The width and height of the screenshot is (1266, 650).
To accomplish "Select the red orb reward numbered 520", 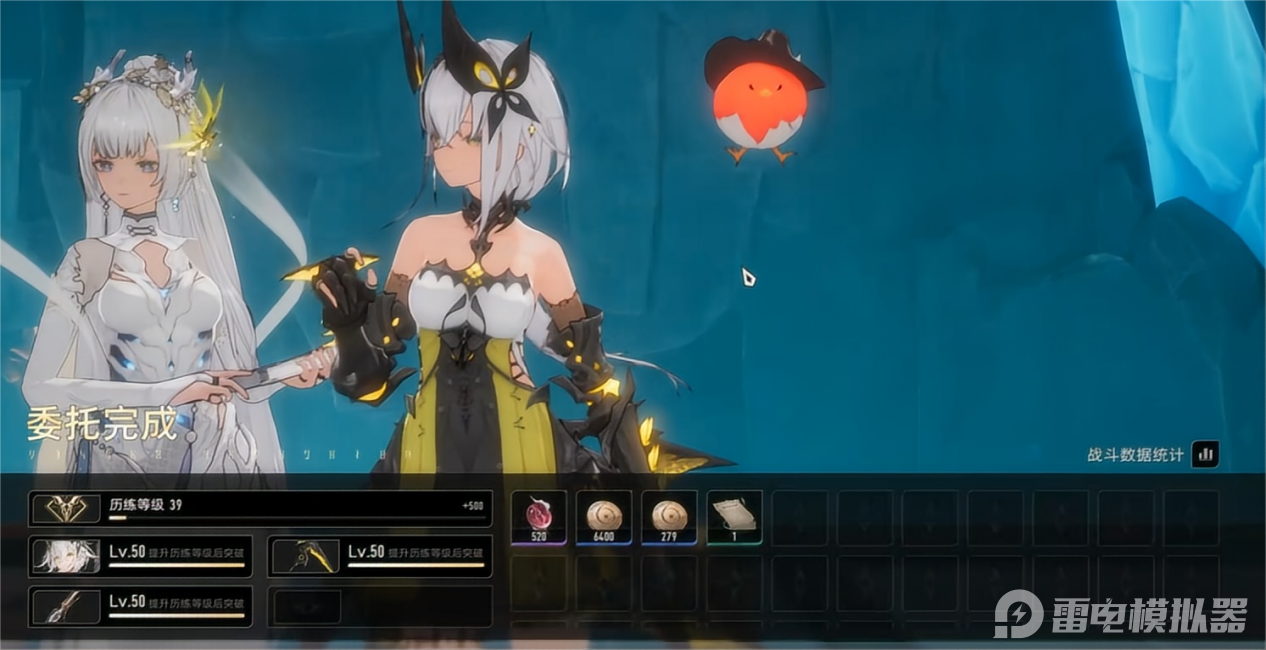I will 539,517.
